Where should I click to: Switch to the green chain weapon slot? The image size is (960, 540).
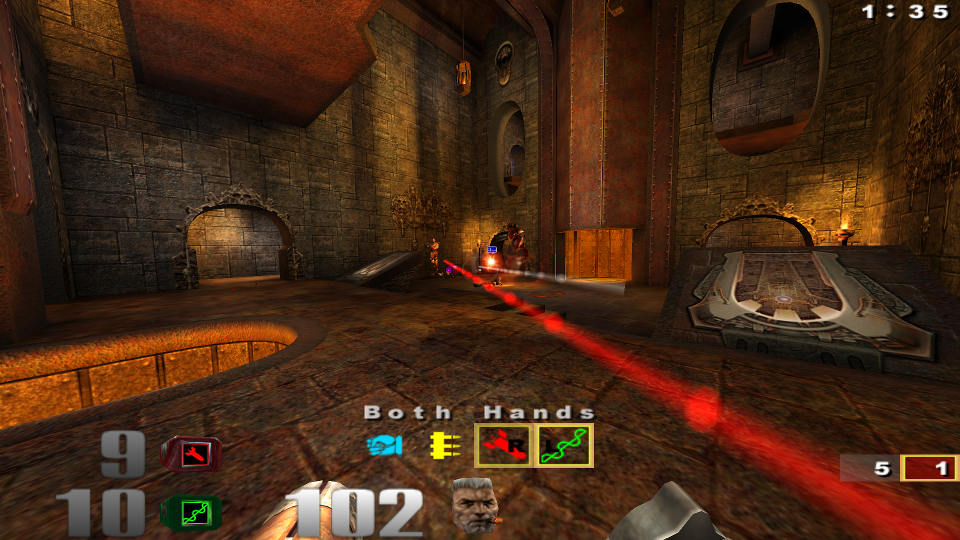[564, 445]
